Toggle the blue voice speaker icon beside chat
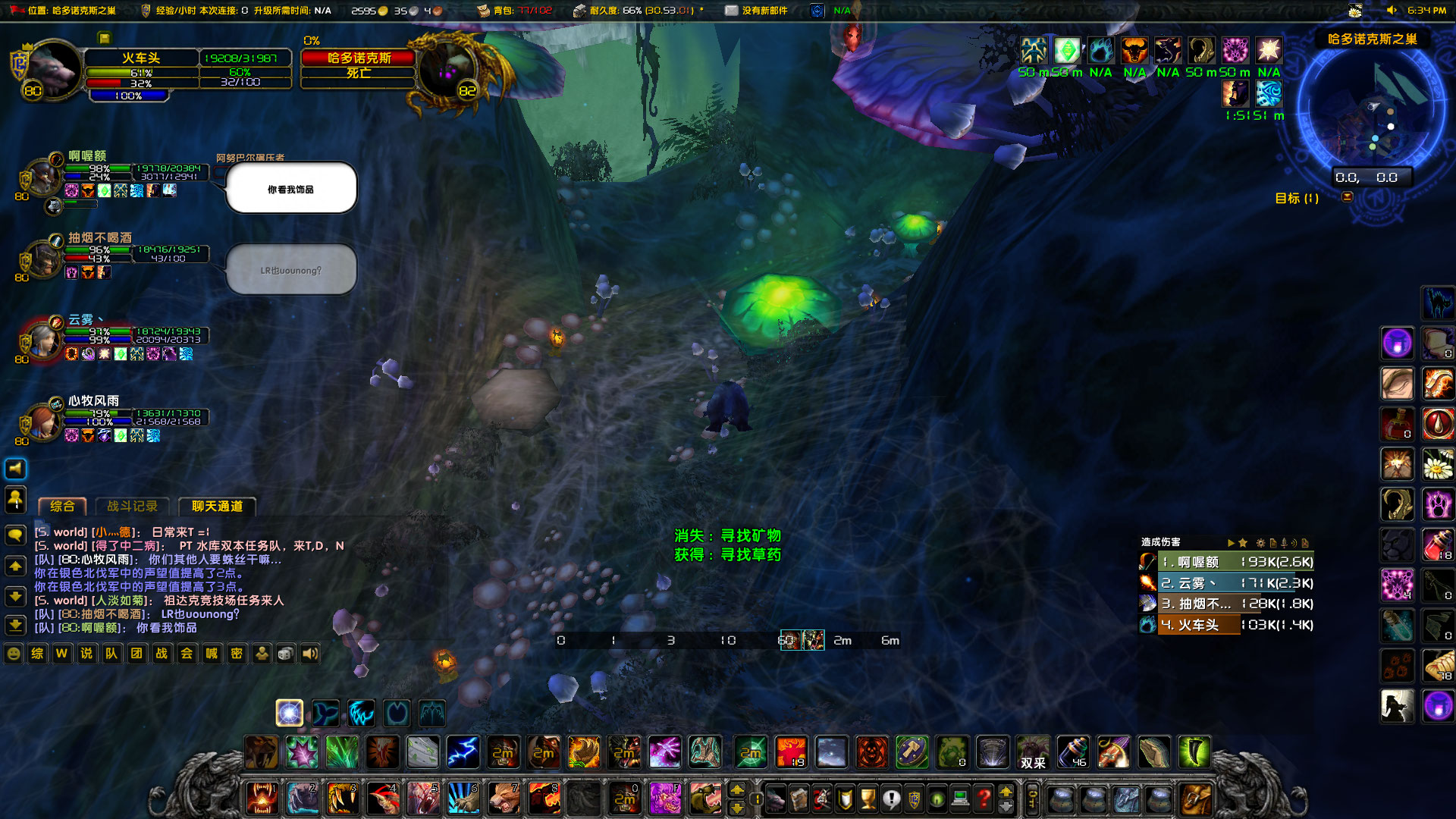Image resolution: width=1456 pixels, height=819 pixels. 15,468
